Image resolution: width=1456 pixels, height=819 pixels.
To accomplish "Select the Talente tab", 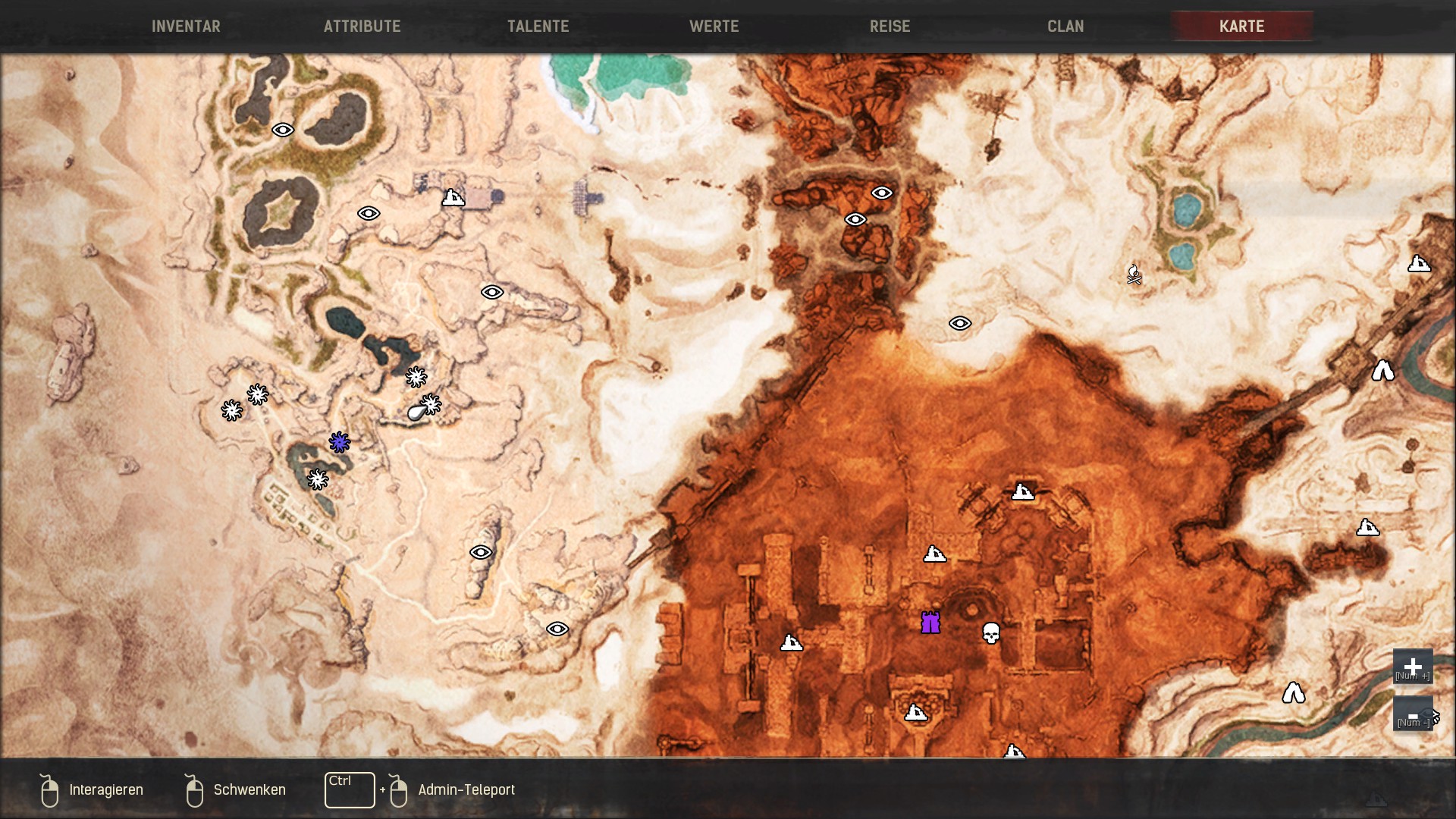I will pos(538,27).
